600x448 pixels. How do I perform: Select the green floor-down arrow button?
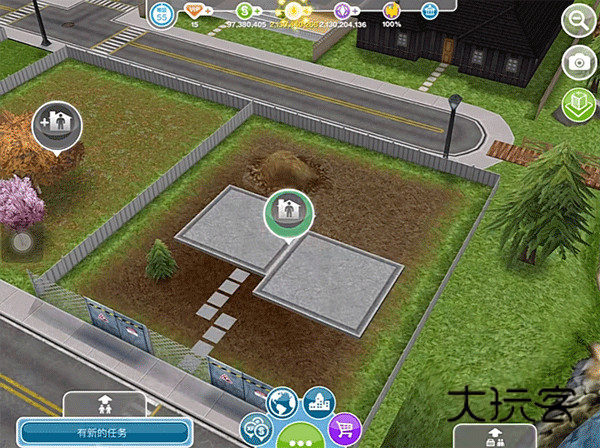[578, 104]
